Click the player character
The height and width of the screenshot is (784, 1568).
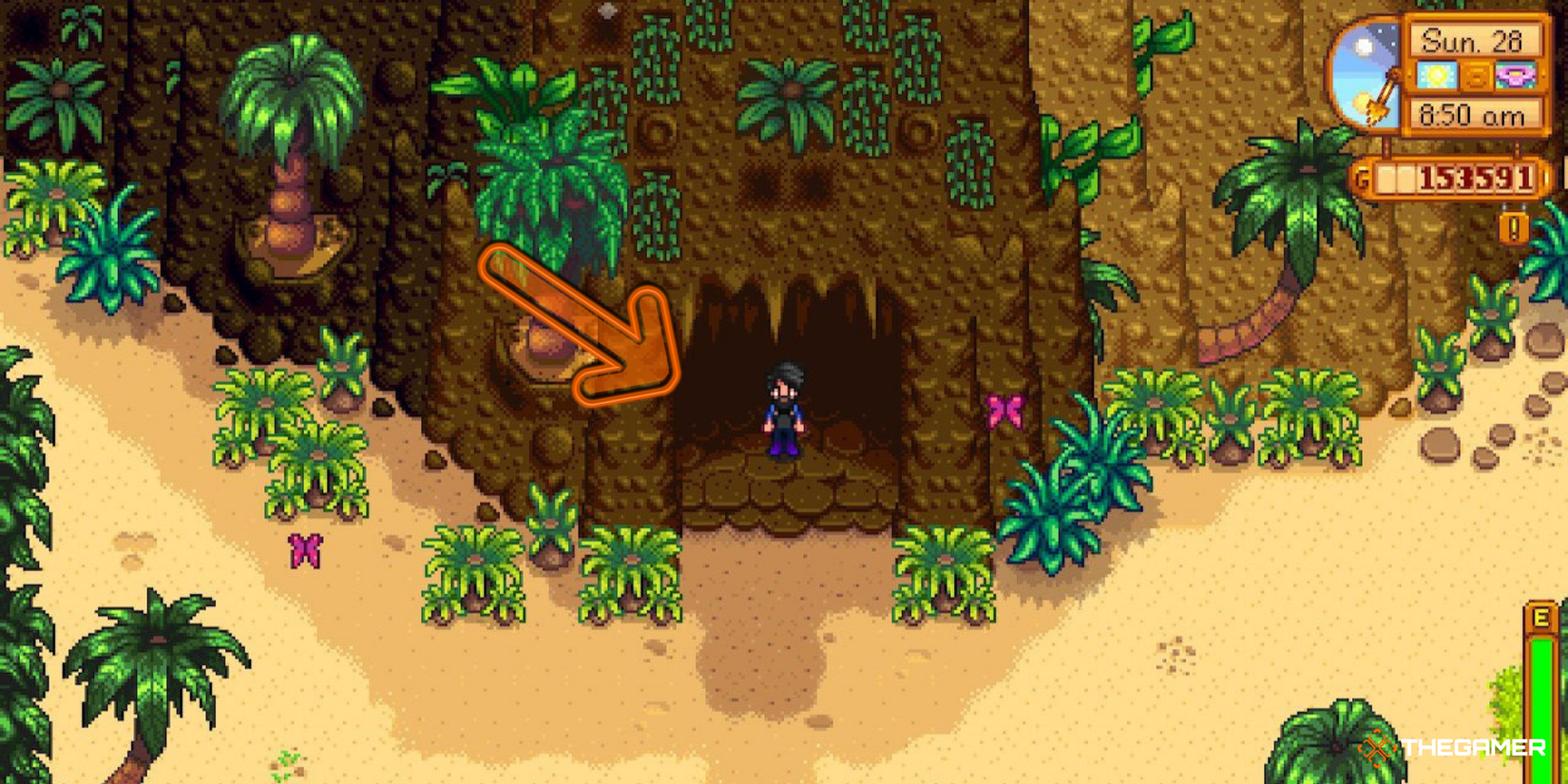782,409
